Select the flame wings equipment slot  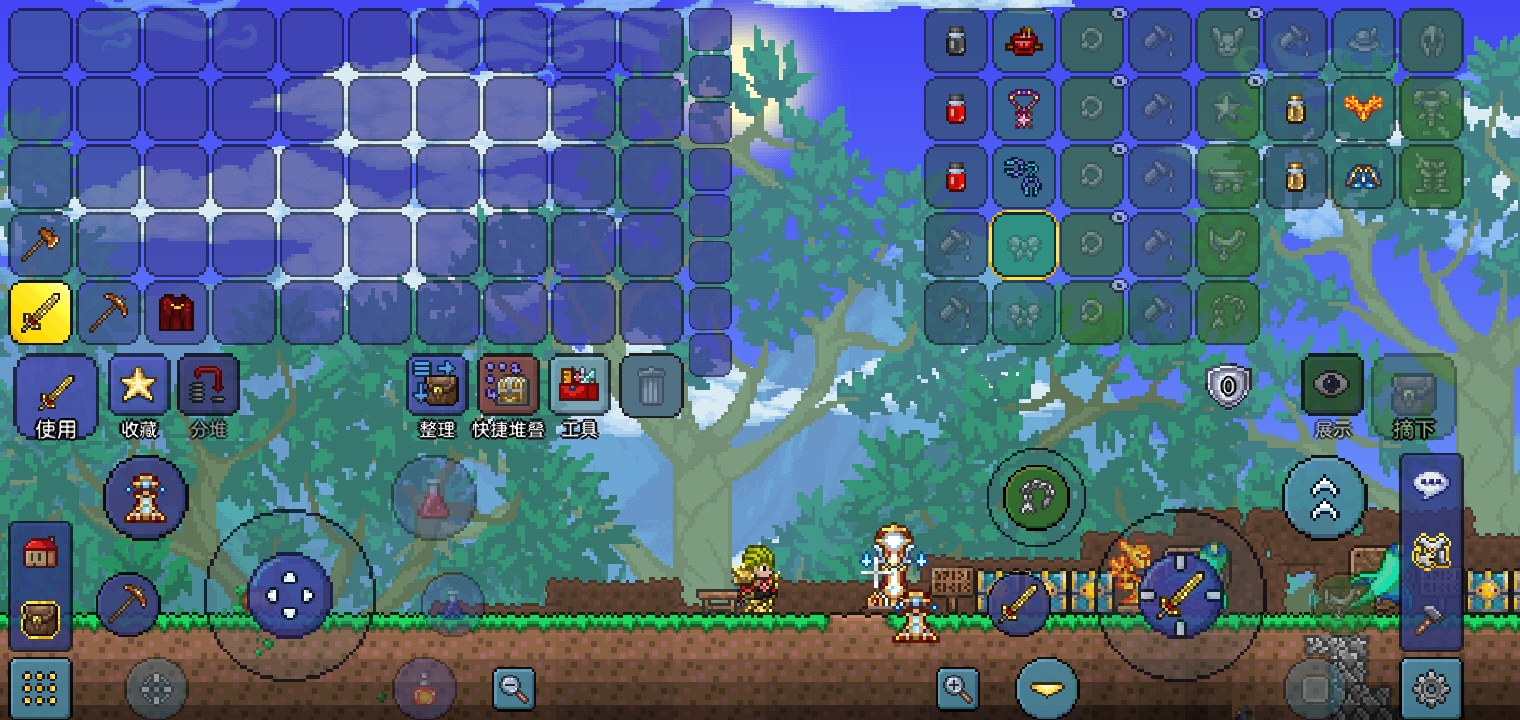(1363, 108)
